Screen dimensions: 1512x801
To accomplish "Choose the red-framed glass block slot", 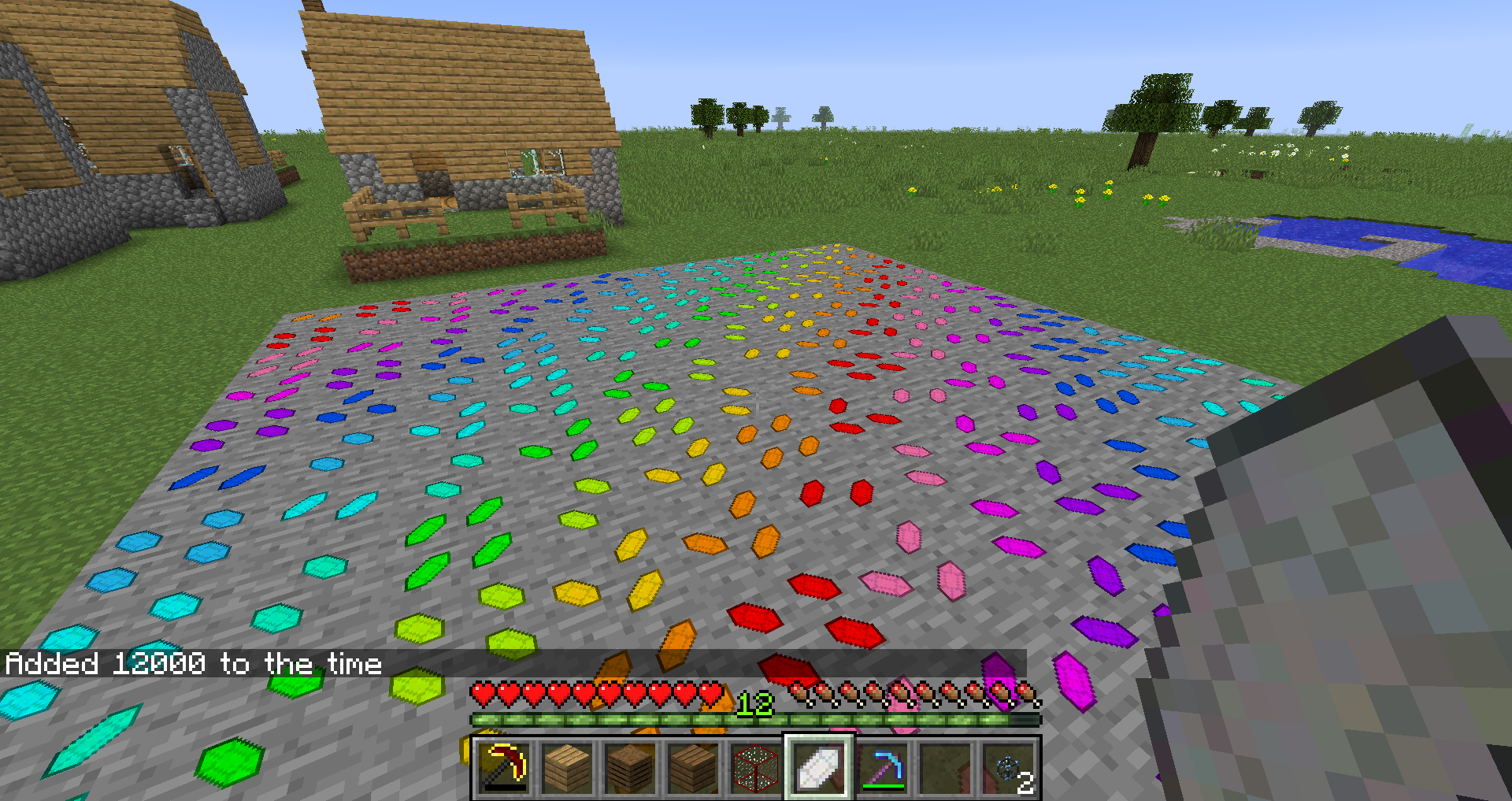I will (756, 768).
